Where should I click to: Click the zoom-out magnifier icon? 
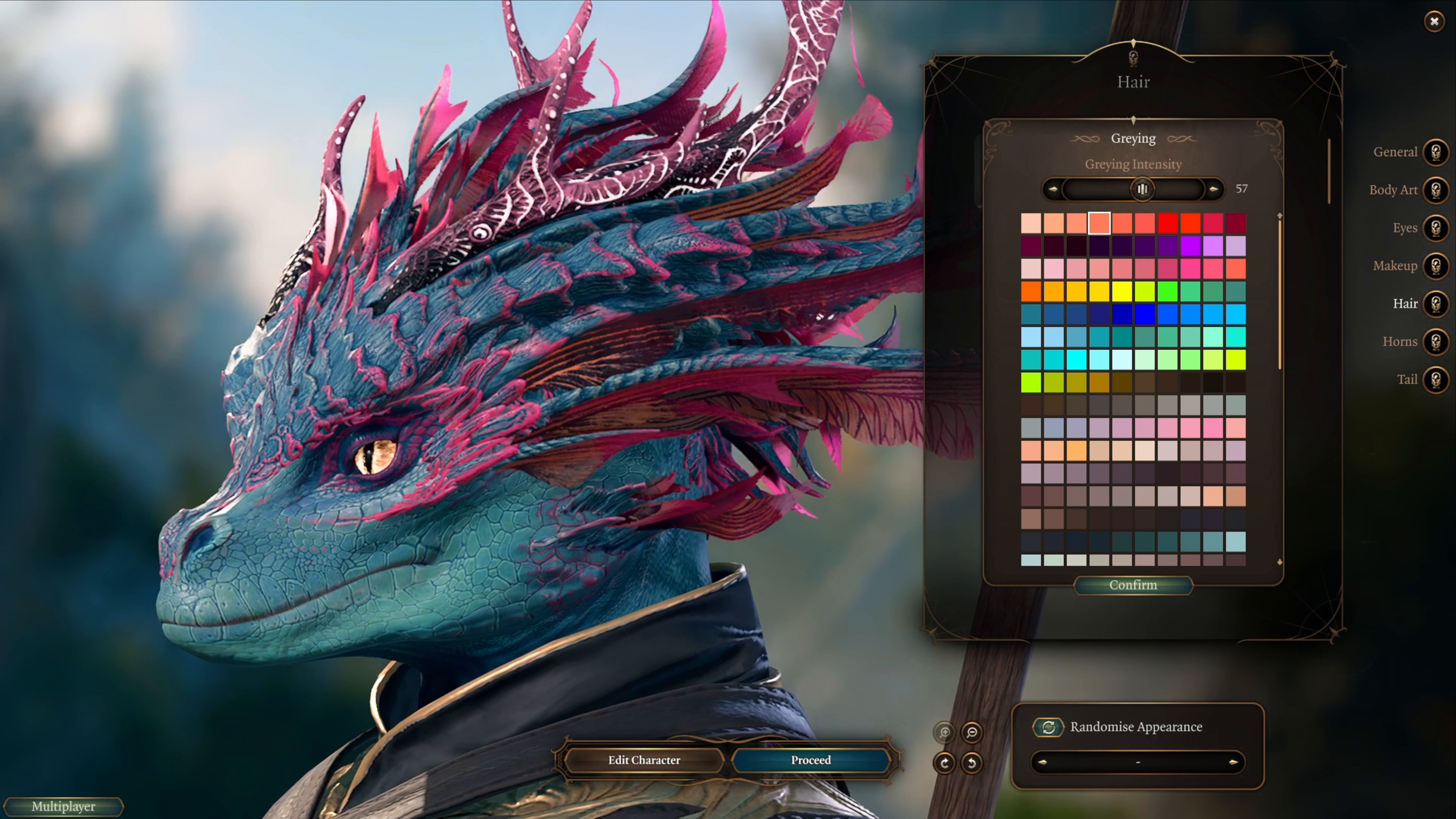(x=971, y=733)
